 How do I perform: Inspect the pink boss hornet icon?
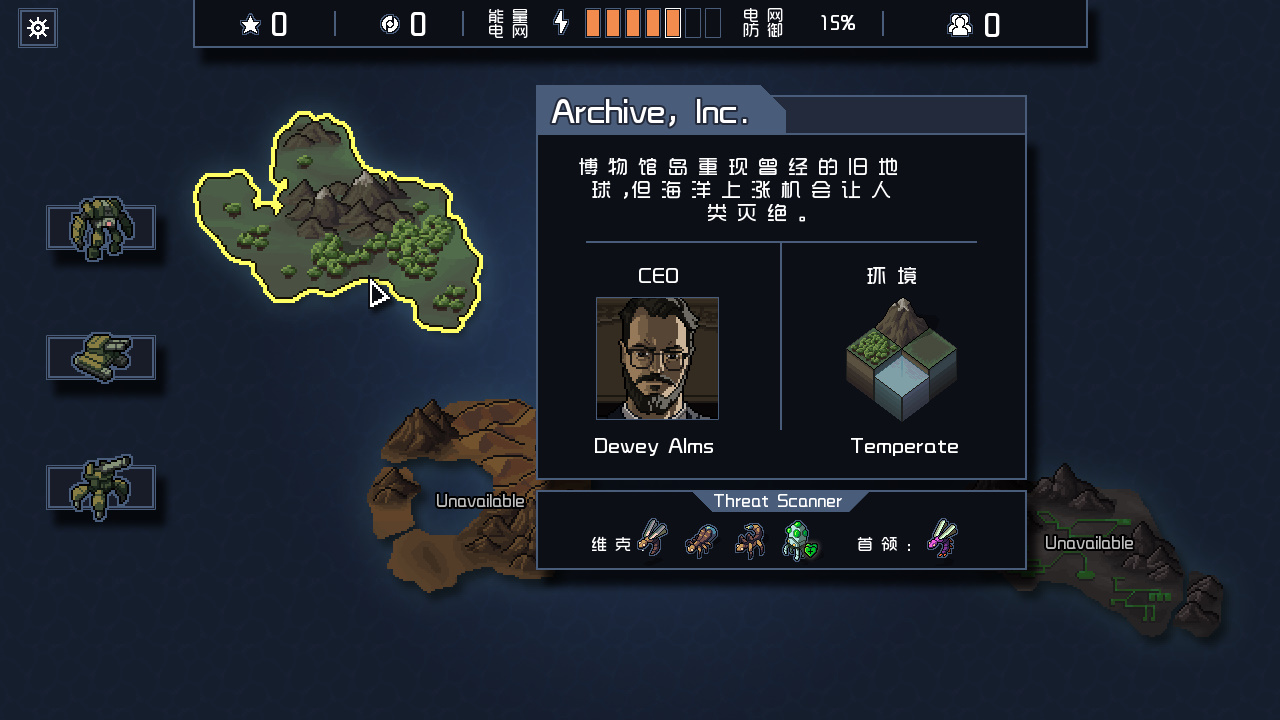(942, 539)
